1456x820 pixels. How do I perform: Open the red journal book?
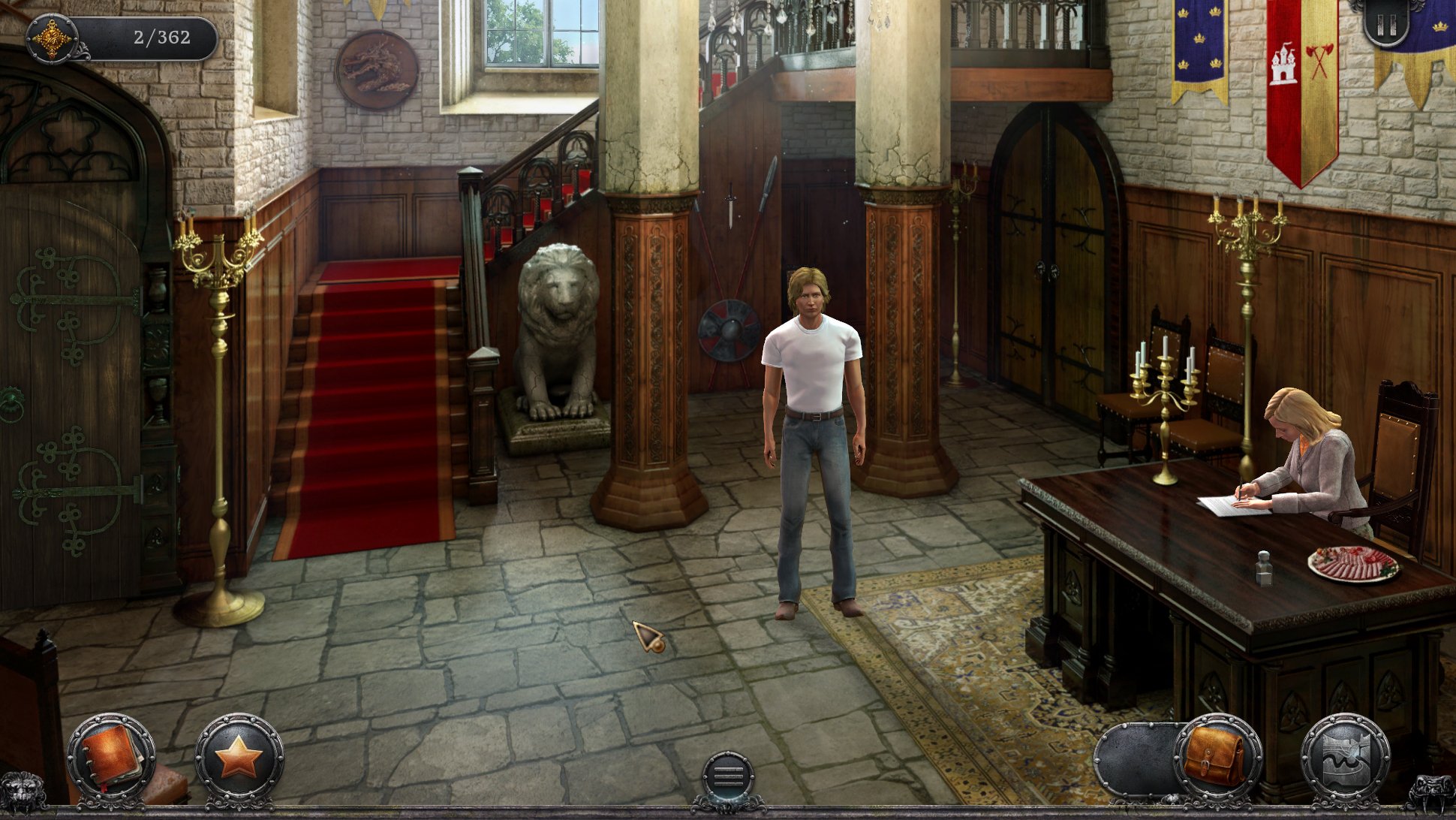coord(111,758)
